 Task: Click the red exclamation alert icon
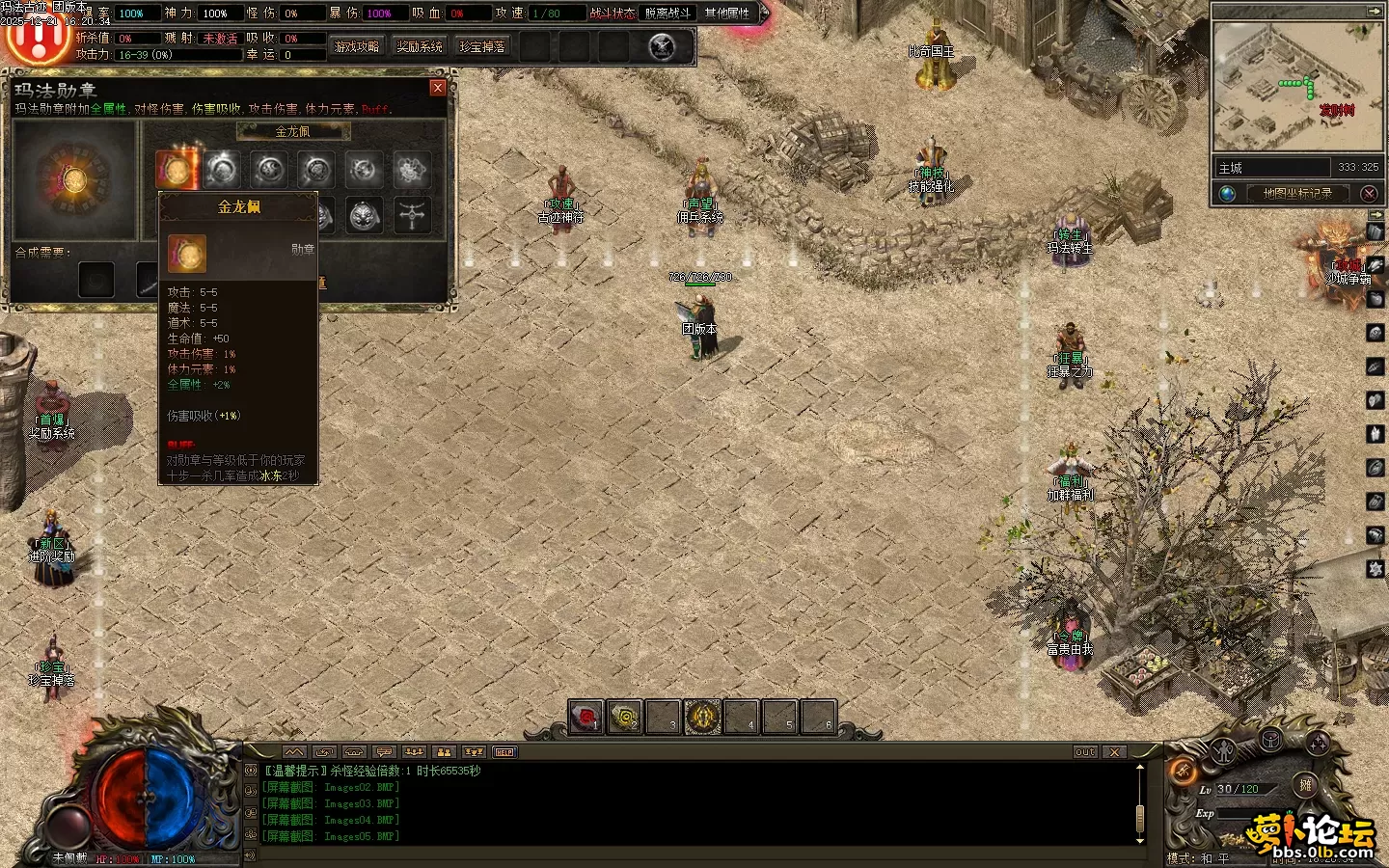(x=39, y=39)
